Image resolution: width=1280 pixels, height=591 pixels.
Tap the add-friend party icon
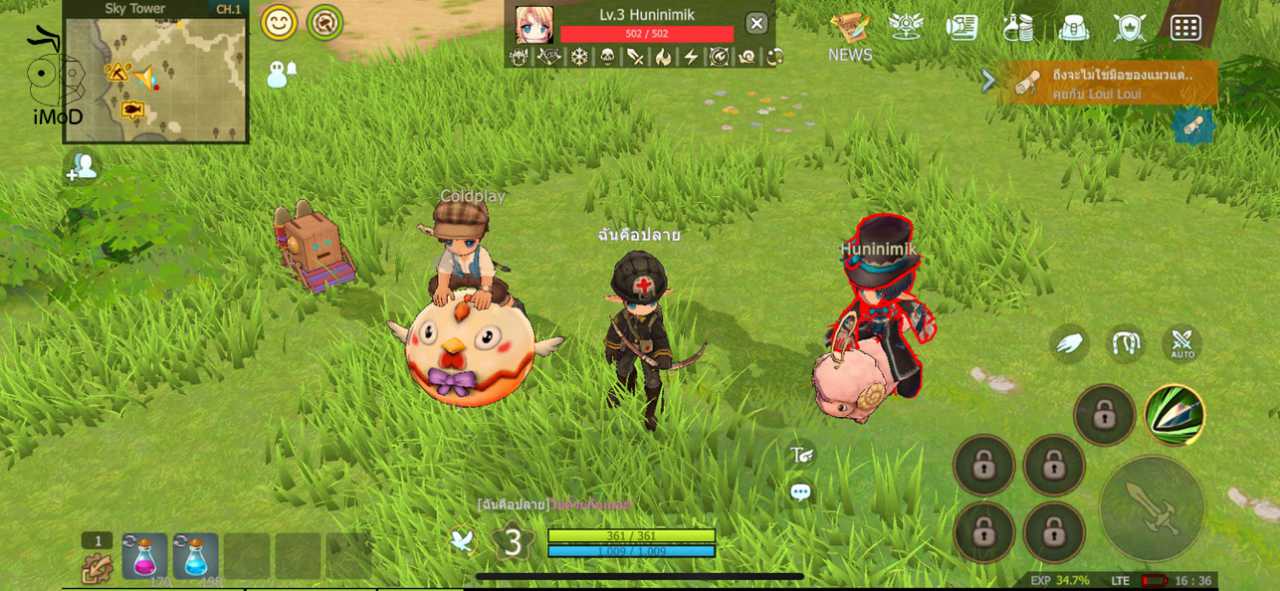[x=82, y=168]
